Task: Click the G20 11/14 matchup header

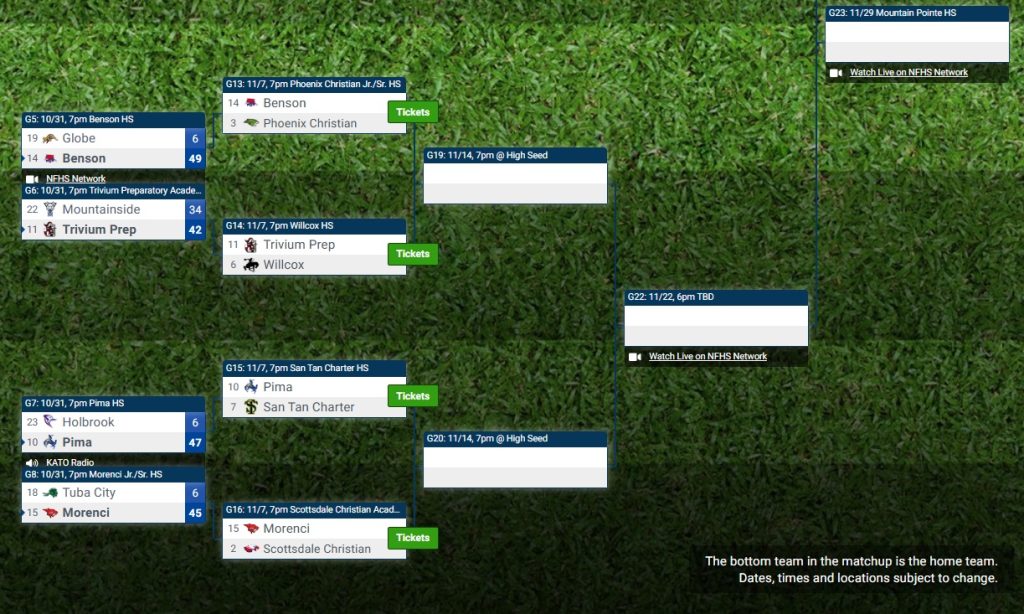Action: point(514,439)
